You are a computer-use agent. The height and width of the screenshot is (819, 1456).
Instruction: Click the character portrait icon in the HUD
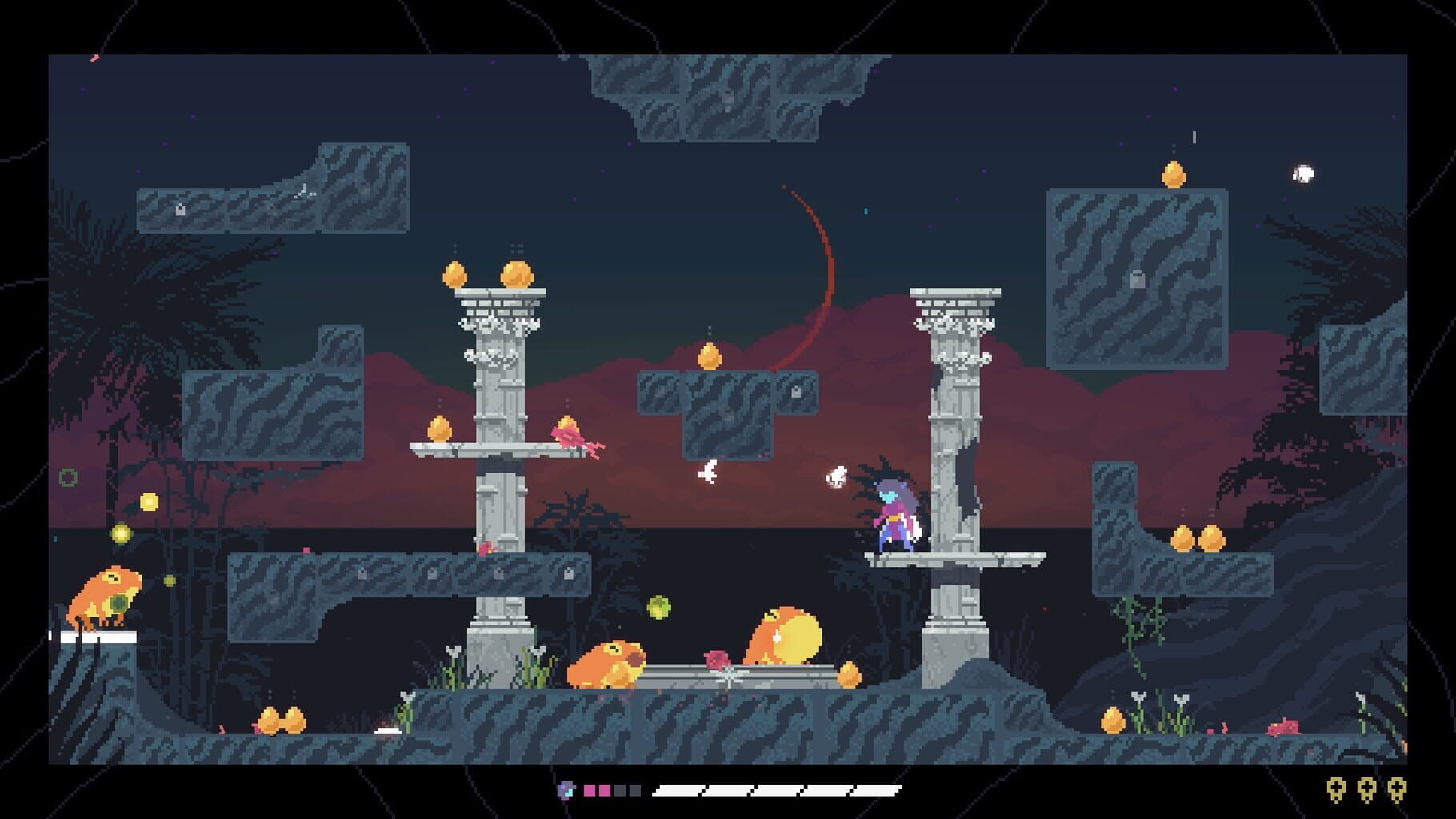click(566, 791)
